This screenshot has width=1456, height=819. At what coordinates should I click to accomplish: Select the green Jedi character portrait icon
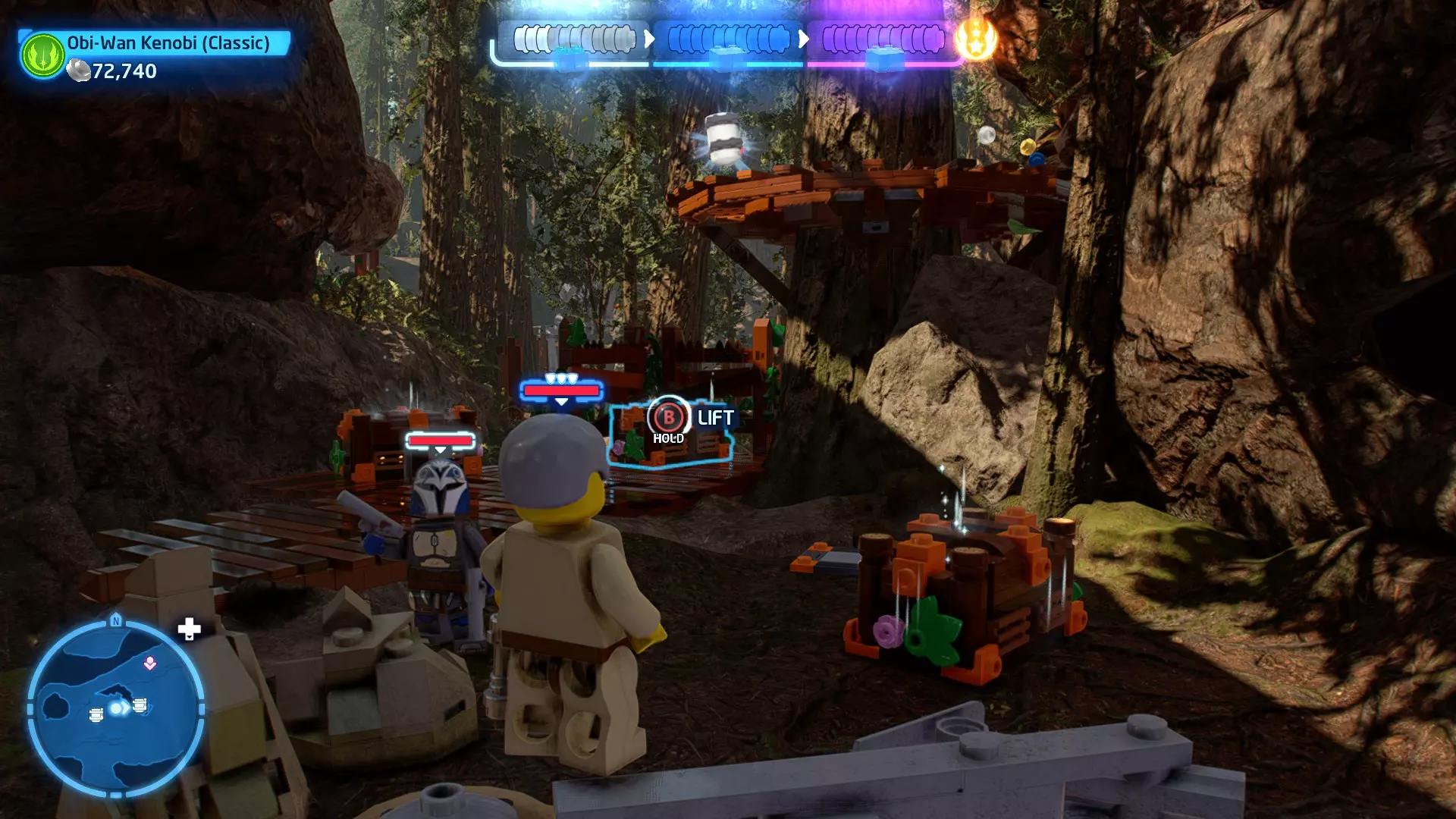coord(43,55)
